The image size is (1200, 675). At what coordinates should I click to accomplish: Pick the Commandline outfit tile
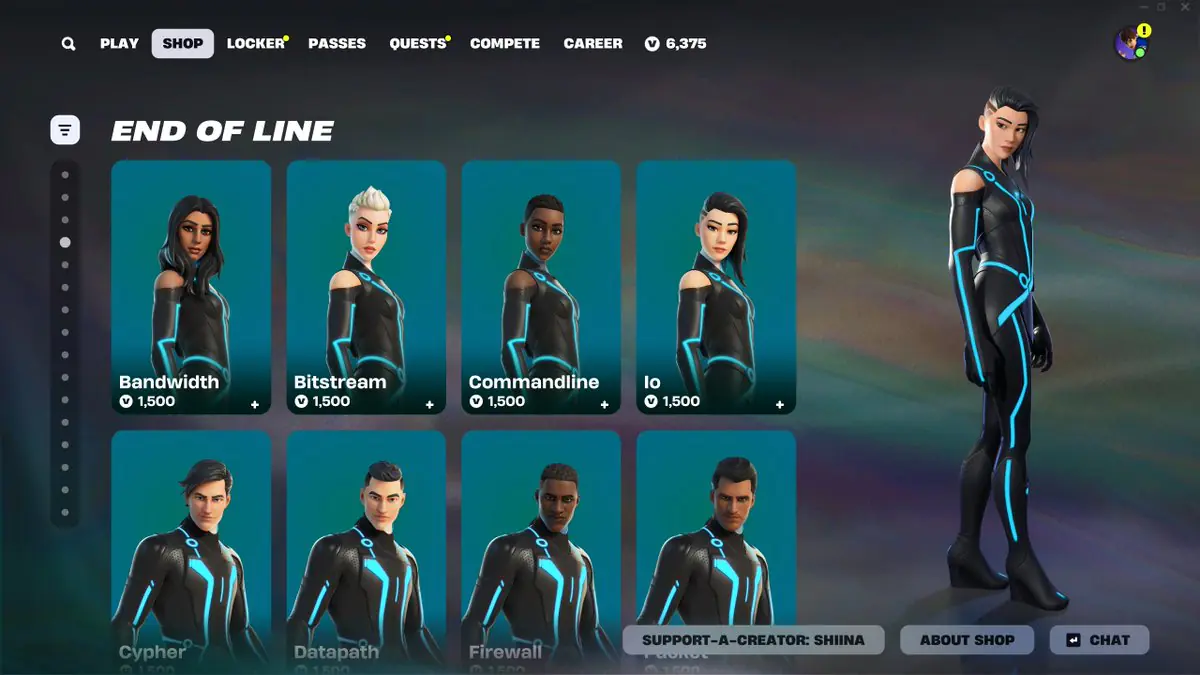point(541,287)
